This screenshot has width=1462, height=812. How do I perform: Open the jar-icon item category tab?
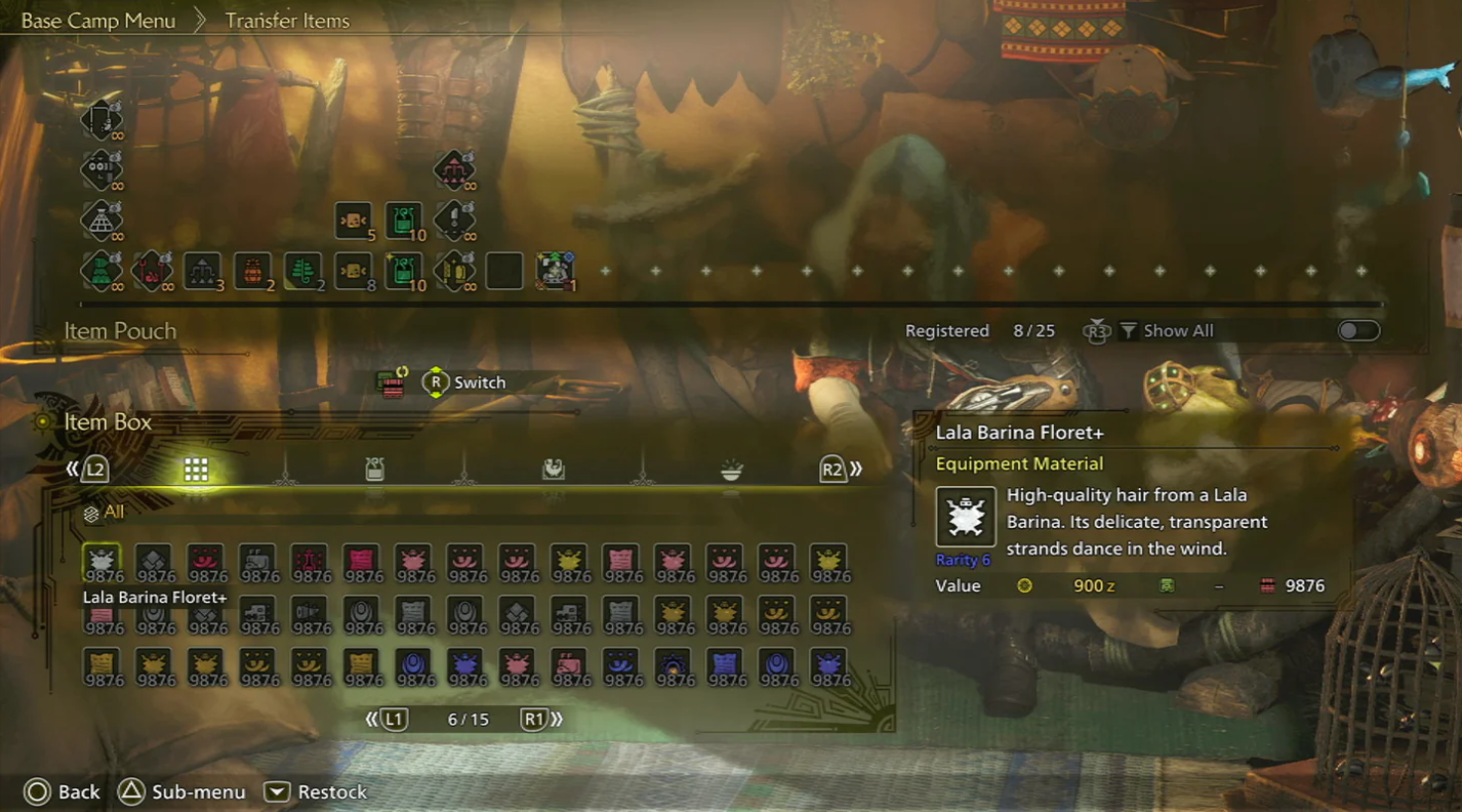click(x=374, y=469)
